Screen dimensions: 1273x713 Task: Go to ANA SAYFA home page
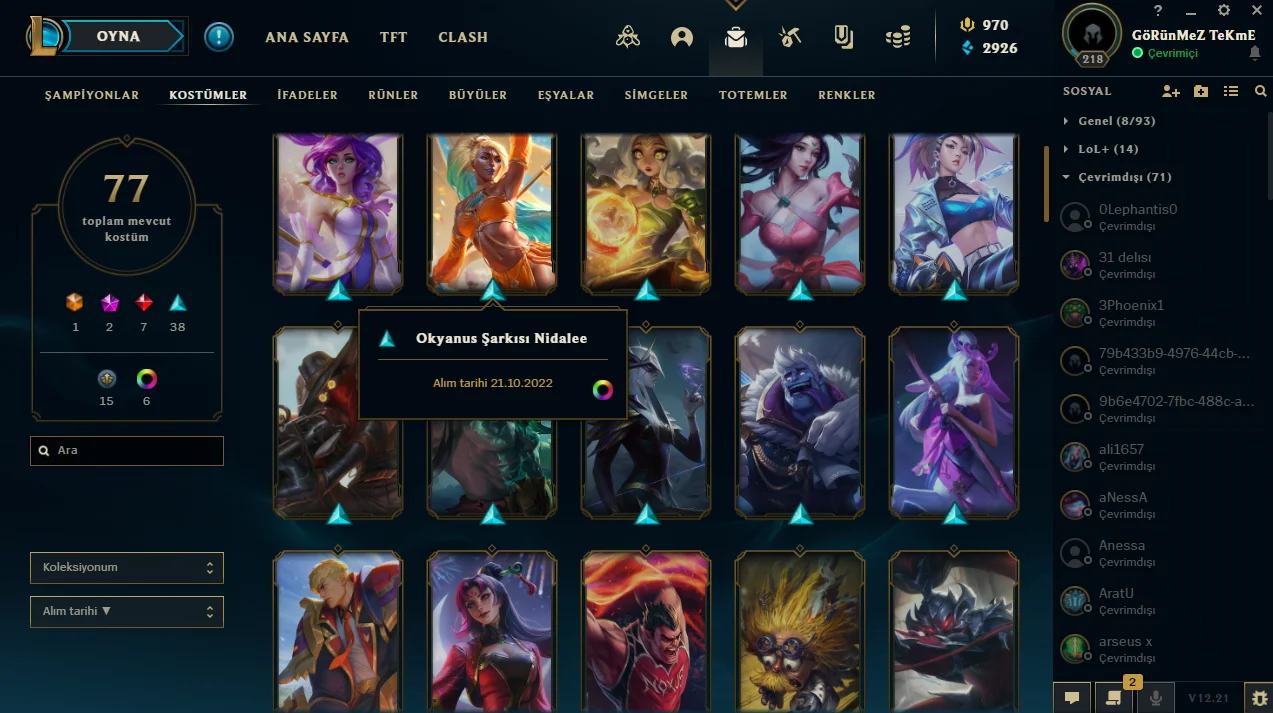tap(307, 37)
